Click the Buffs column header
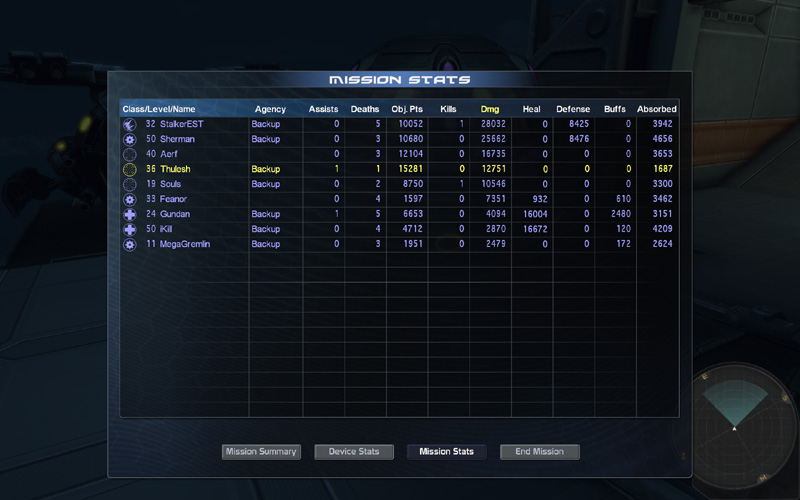 point(614,109)
